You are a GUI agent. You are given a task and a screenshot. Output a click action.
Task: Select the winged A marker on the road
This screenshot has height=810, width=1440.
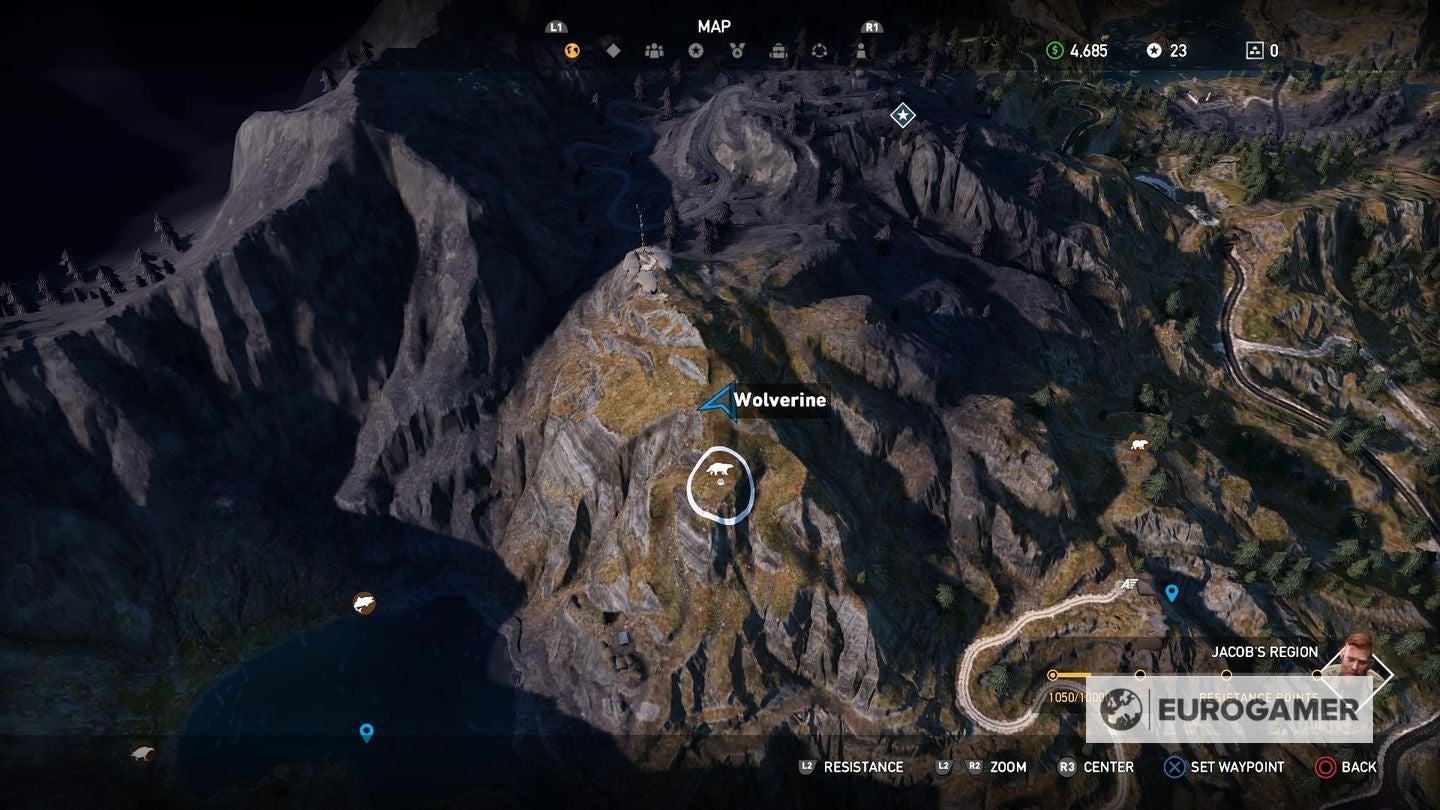click(1130, 584)
